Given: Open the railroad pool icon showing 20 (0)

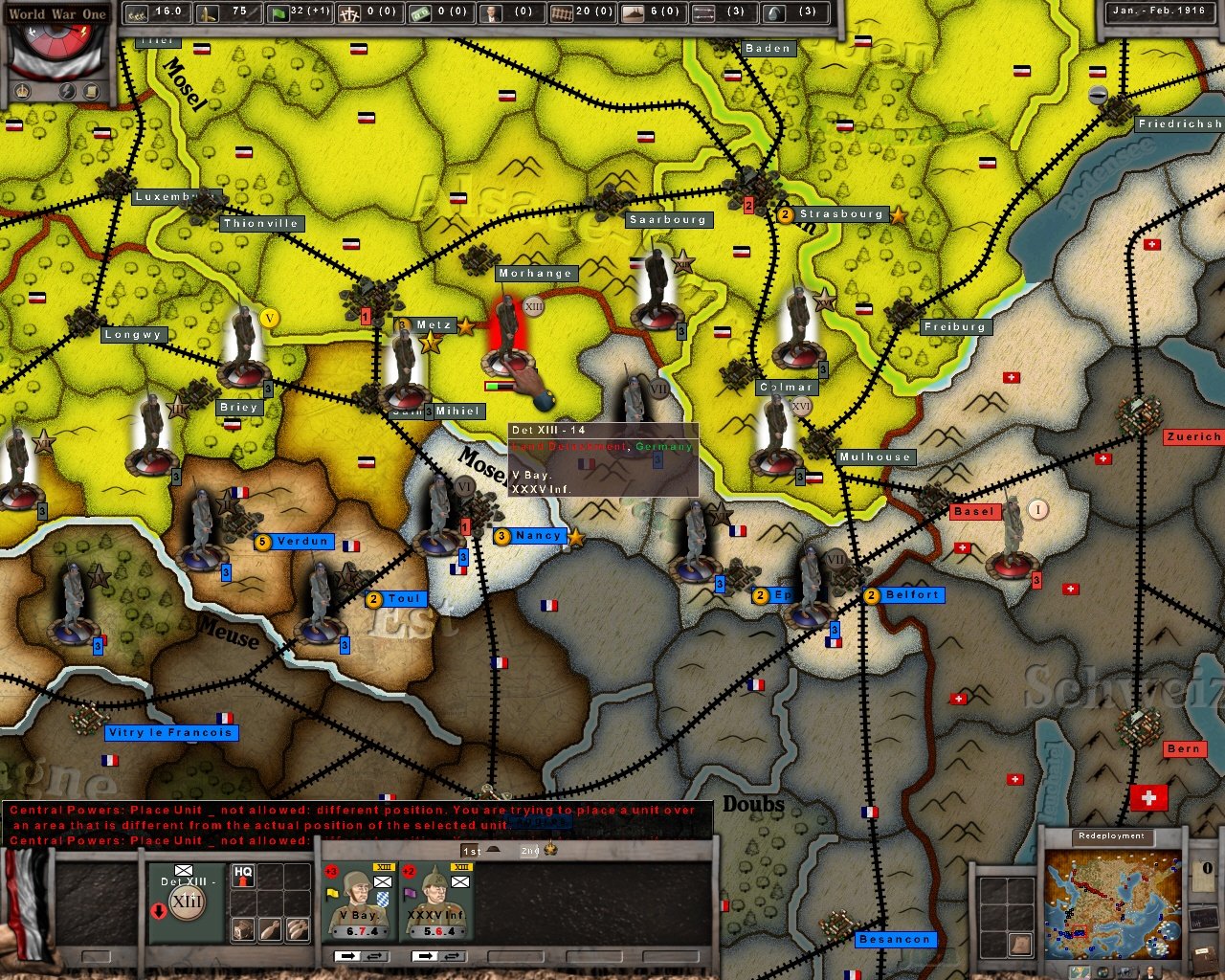Looking at the screenshot, I should (560, 12).
